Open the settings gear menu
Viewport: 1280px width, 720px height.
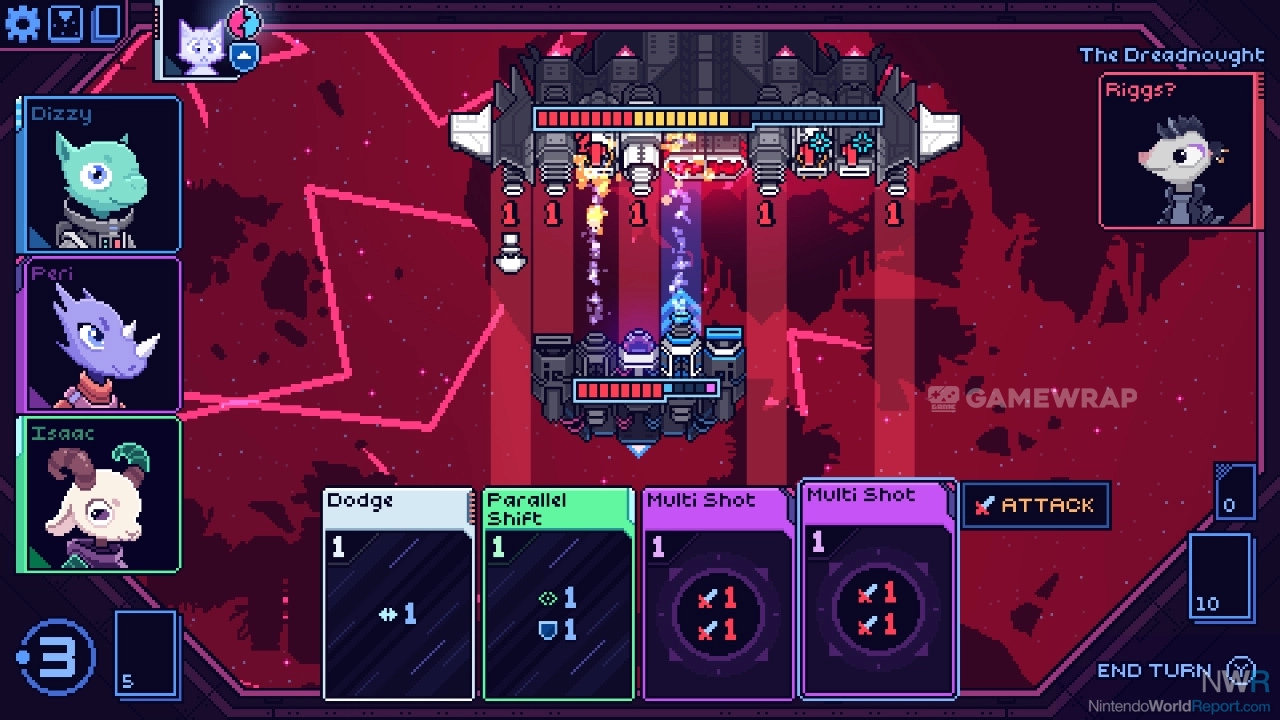pos(23,23)
